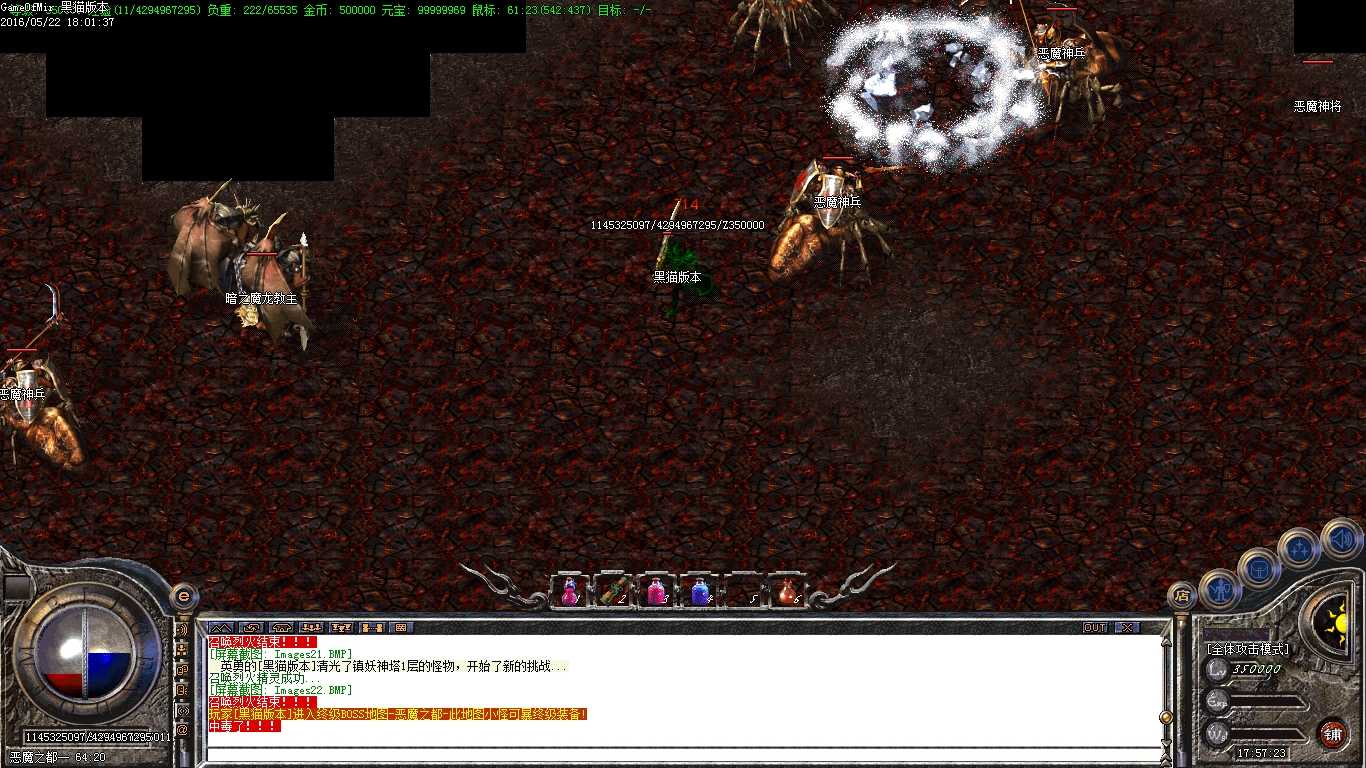Click the red 铺 stall button

click(x=1333, y=733)
